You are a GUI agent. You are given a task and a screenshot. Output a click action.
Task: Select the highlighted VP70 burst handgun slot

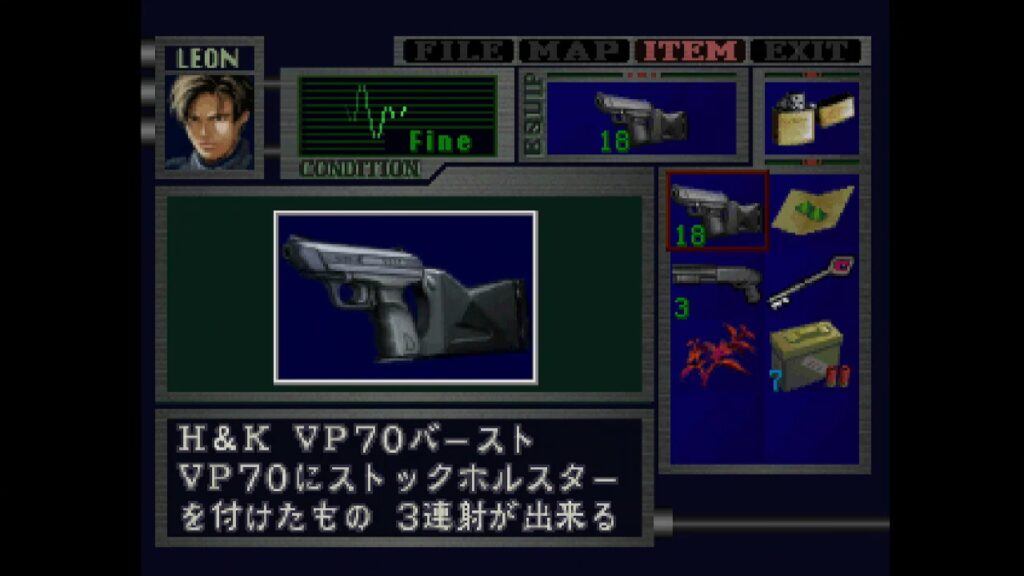coord(717,211)
